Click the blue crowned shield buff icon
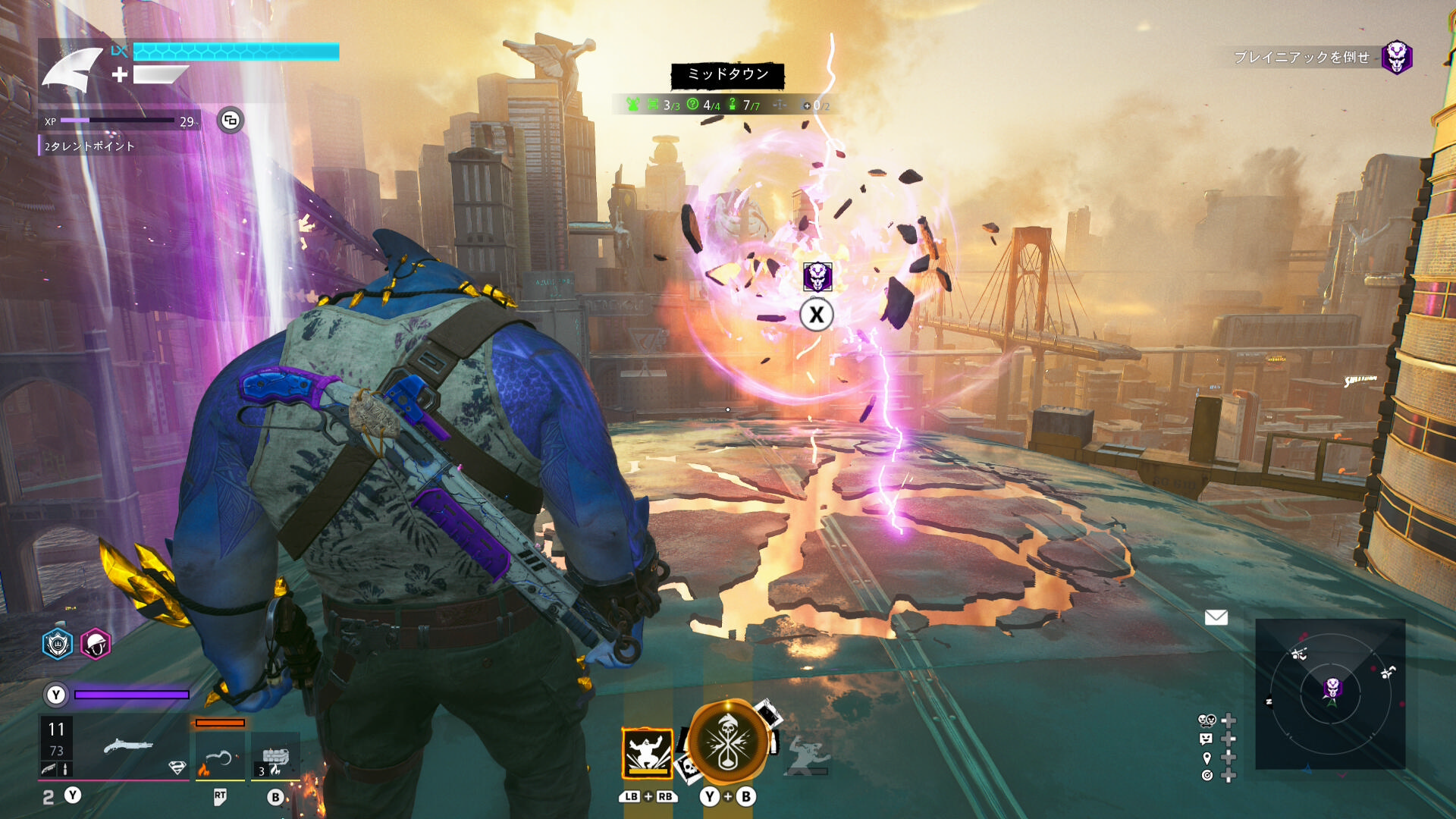This screenshot has width=1456, height=819. (57, 645)
